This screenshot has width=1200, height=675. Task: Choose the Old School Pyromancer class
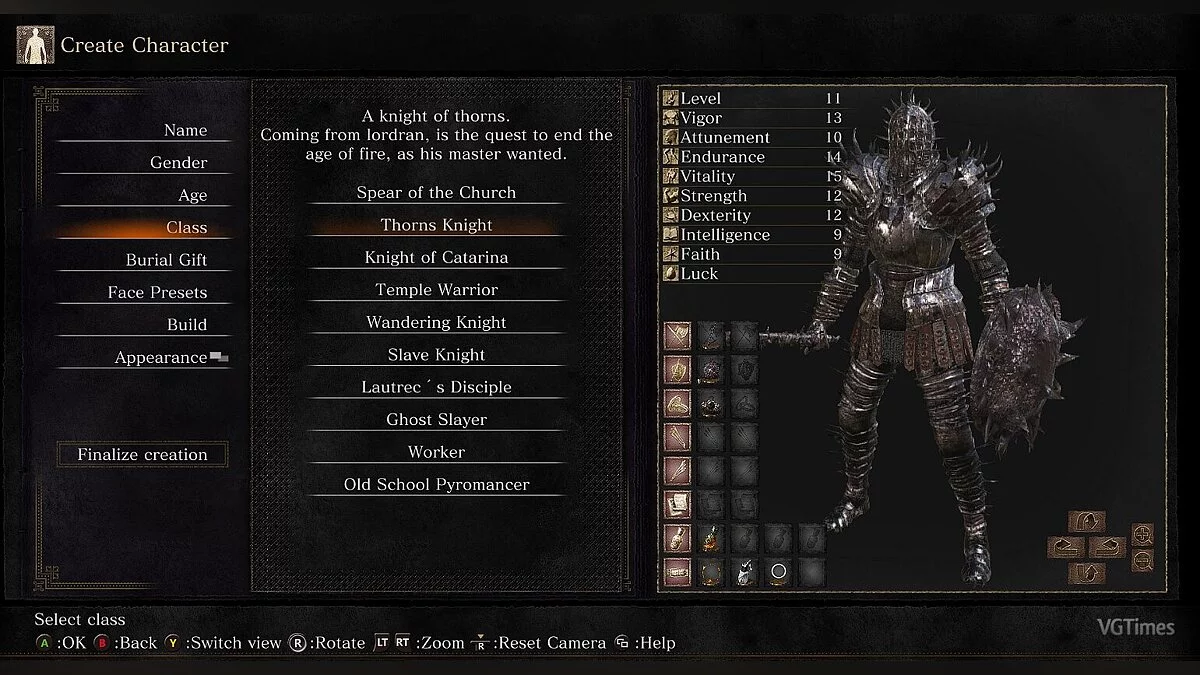[436, 485]
